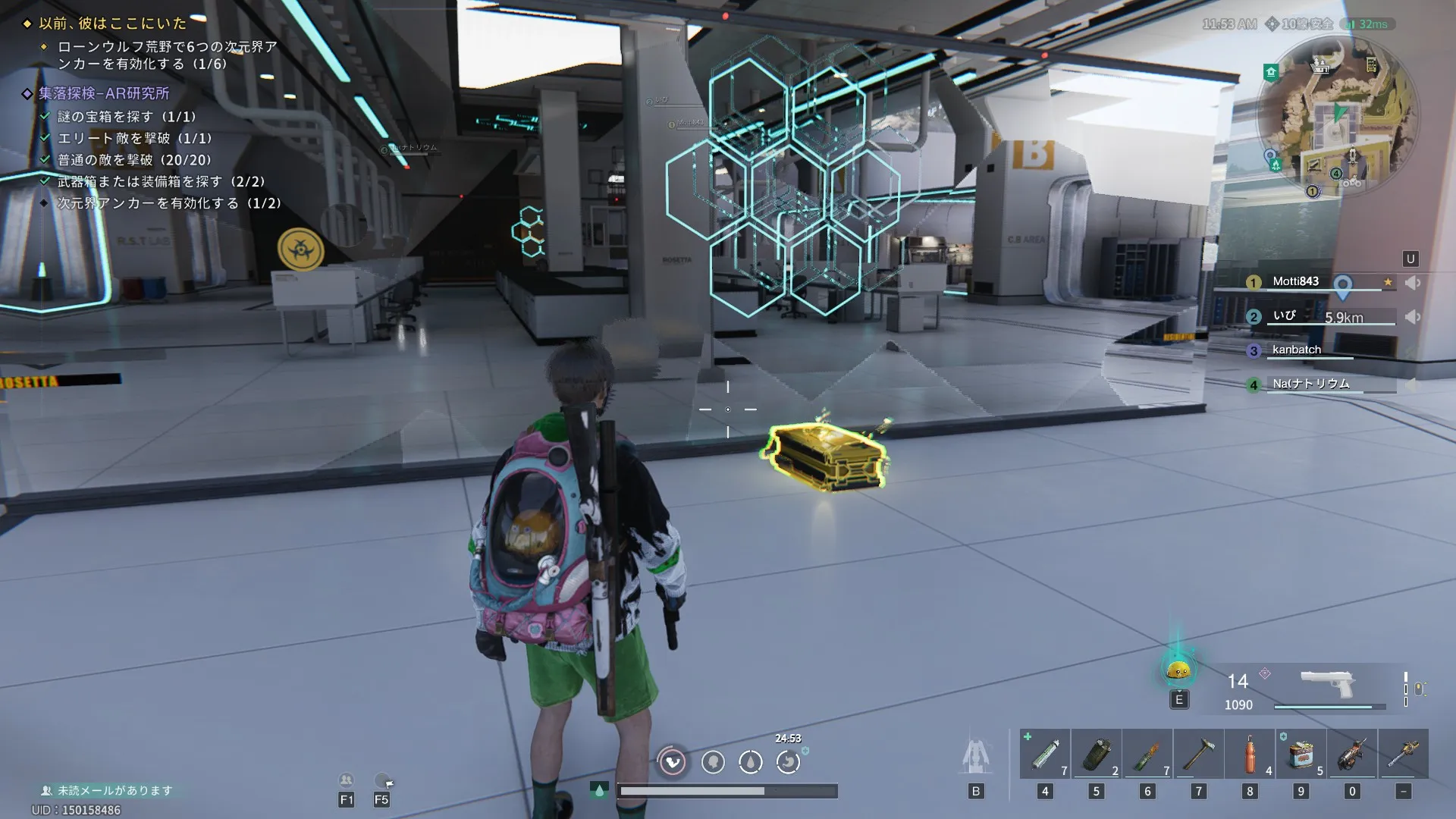The height and width of the screenshot is (819, 1456).
Task: Select the canned food hotbar slot
Action: coord(1301,755)
